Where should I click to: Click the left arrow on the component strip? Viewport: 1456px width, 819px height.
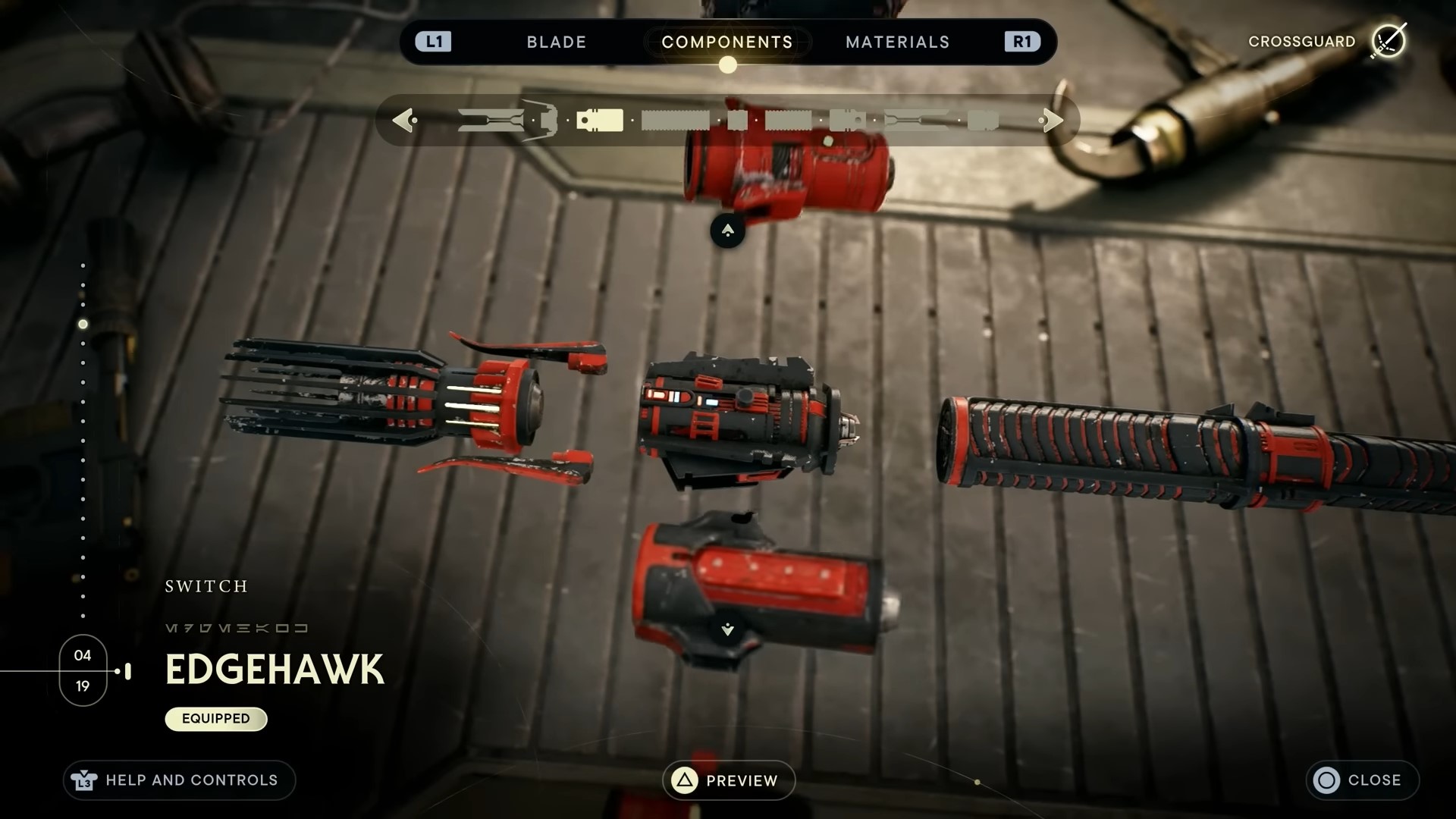(403, 120)
